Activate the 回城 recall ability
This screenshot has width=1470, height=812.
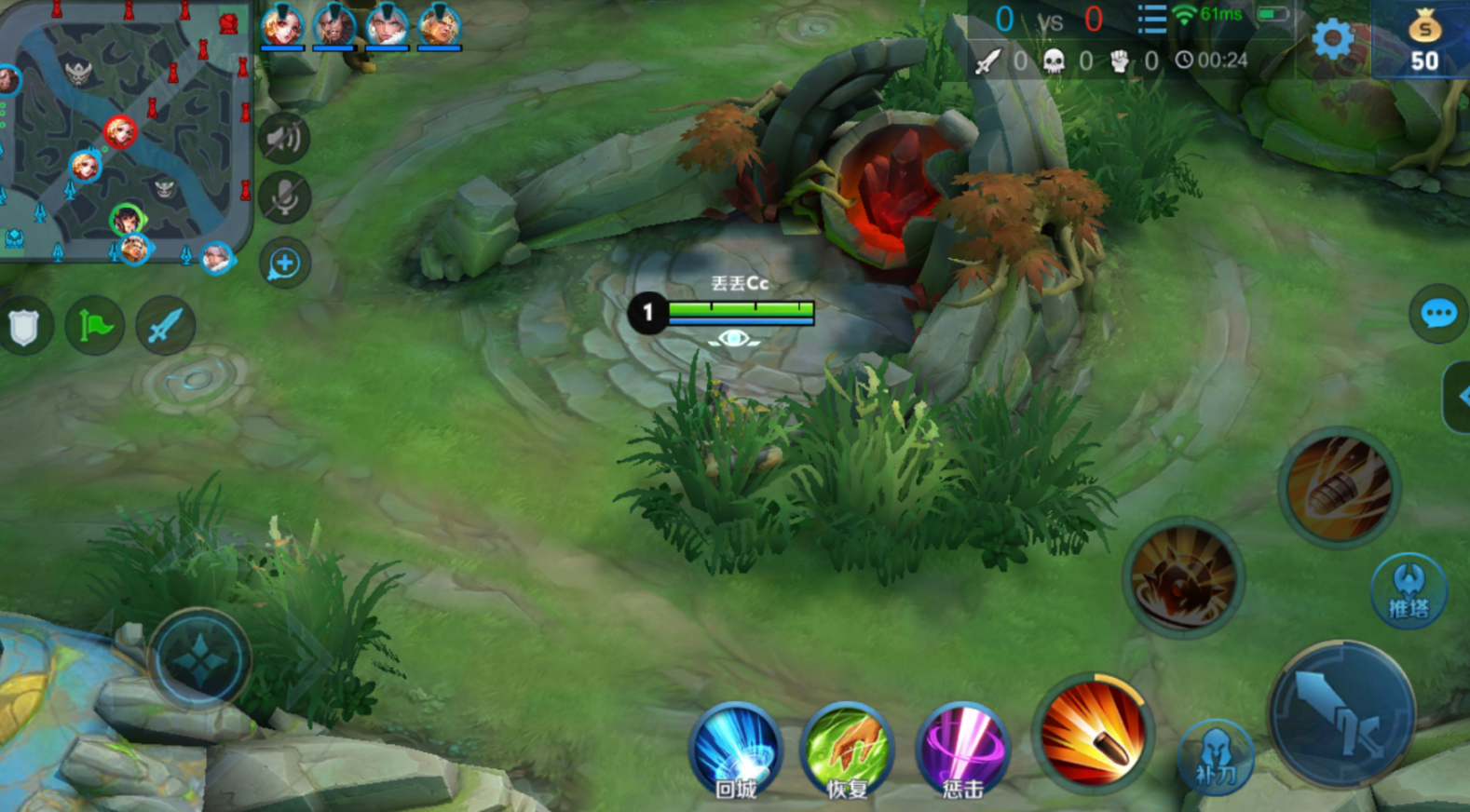[736, 750]
